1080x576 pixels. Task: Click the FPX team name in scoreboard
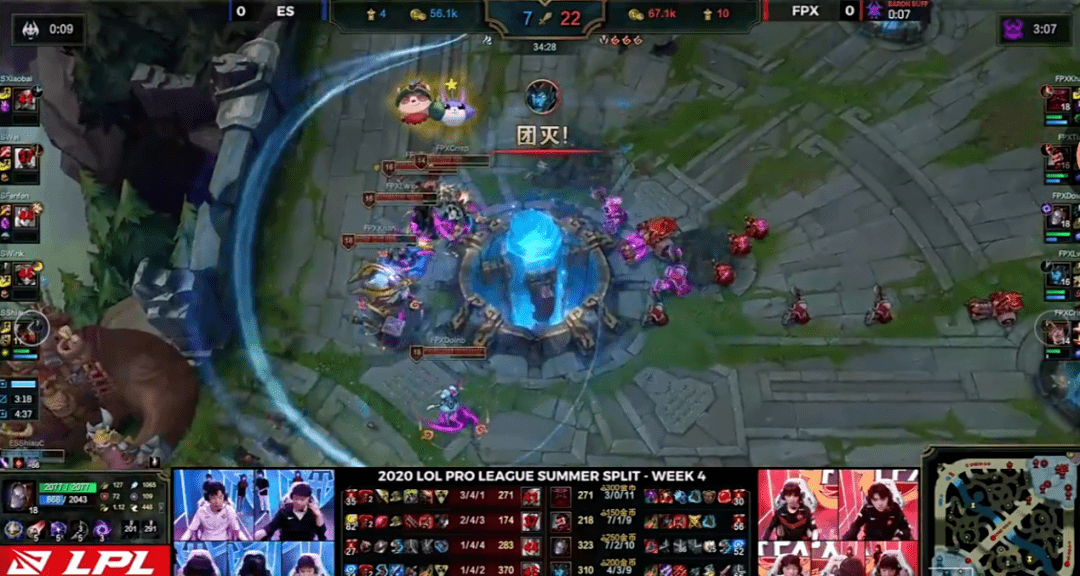pos(806,12)
